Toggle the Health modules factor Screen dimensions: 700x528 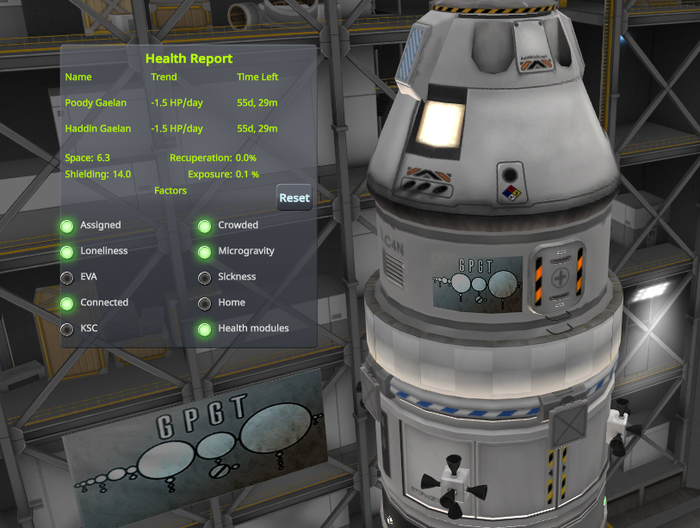click(x=204, y=329)
